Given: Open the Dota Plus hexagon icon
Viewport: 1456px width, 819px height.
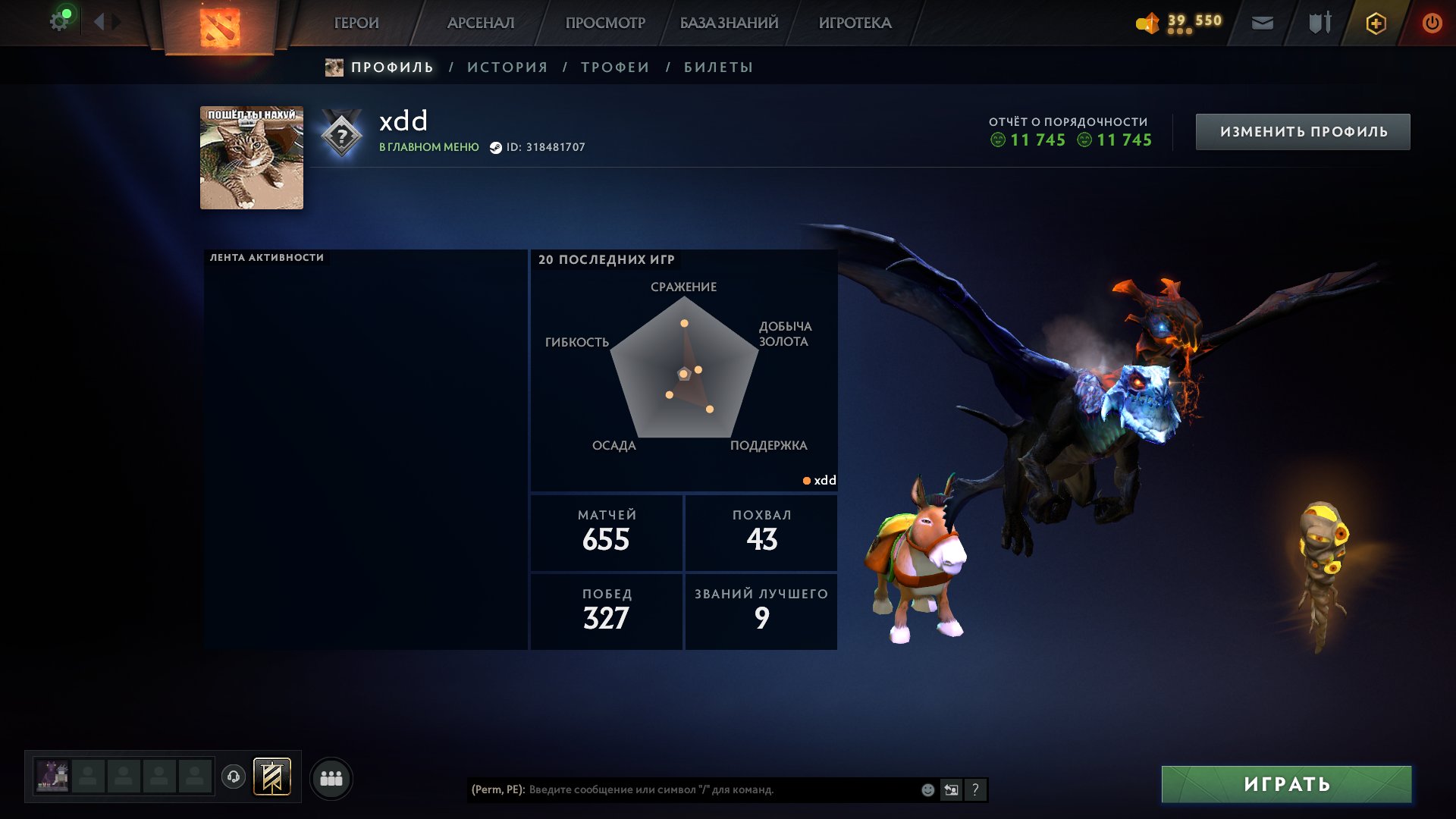Looking at the screenshot, I should tap(1375, 23).
